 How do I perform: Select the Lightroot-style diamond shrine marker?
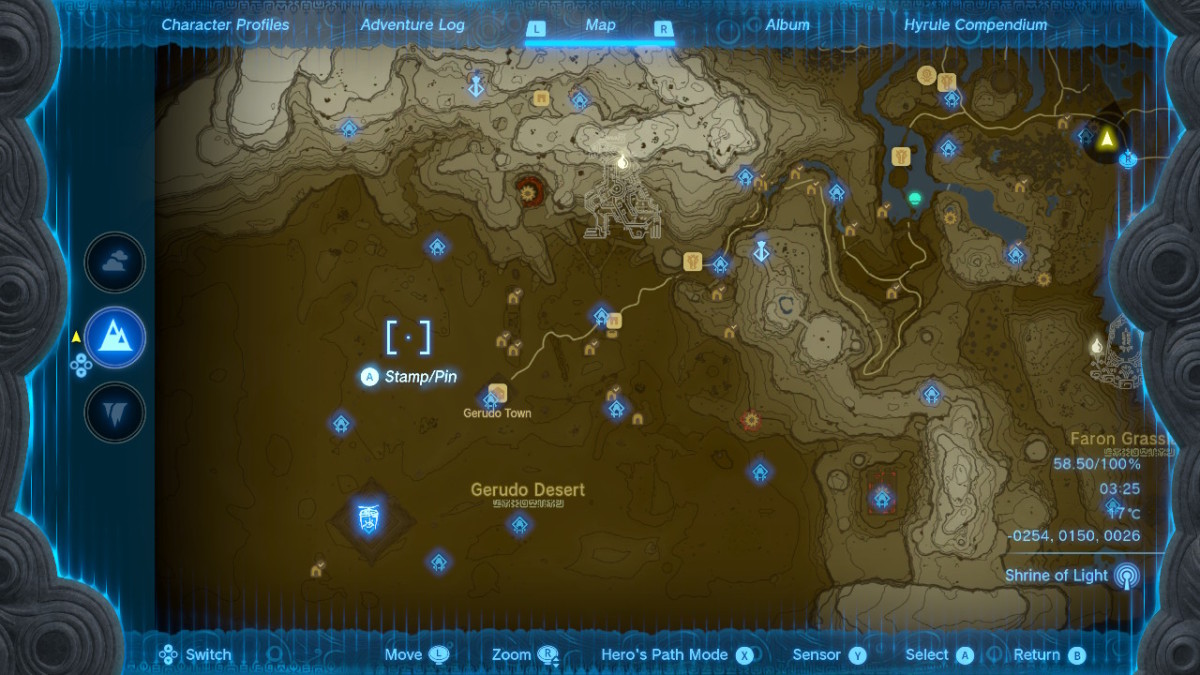[x=369, y=518]
